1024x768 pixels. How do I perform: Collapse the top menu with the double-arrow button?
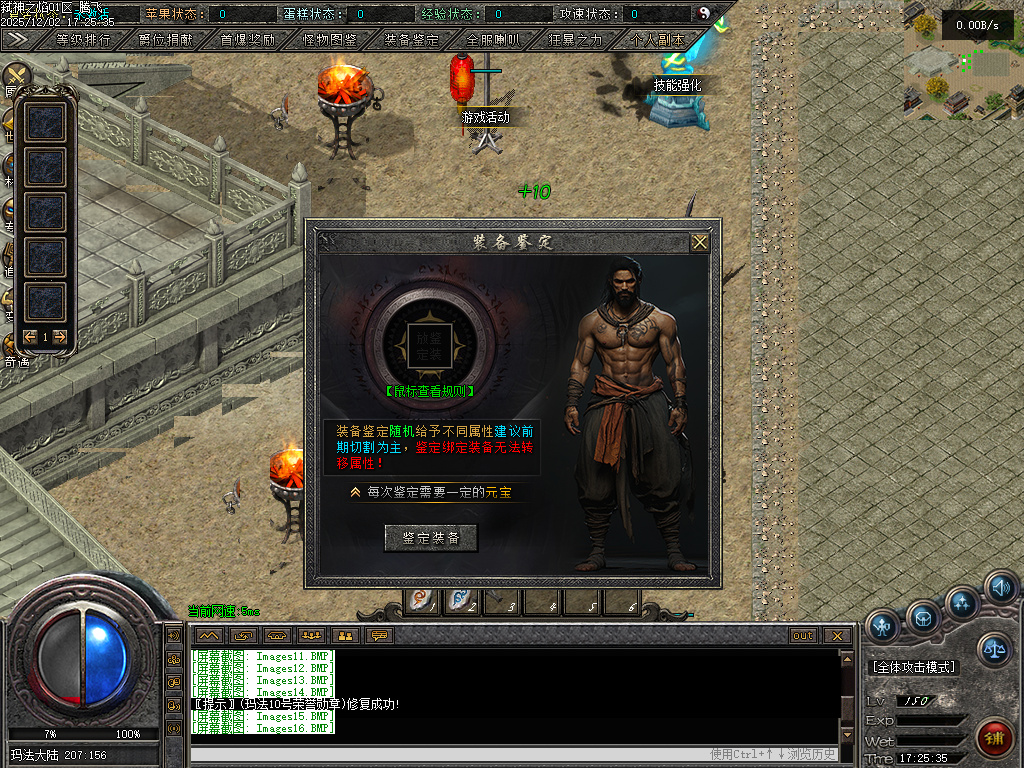click(x=16, y=39)
